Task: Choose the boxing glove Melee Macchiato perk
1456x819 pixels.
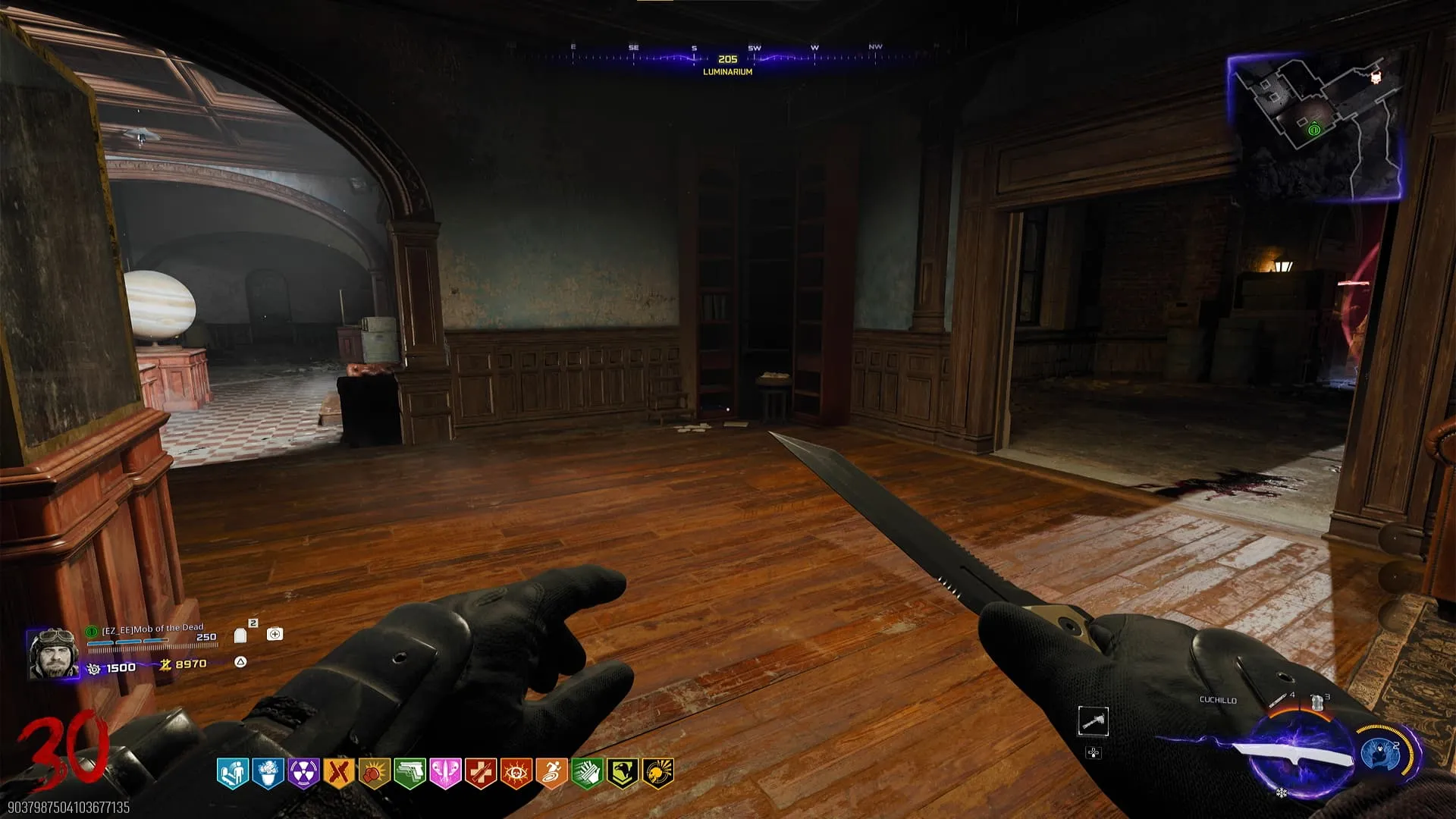Action: pos(375,773)
